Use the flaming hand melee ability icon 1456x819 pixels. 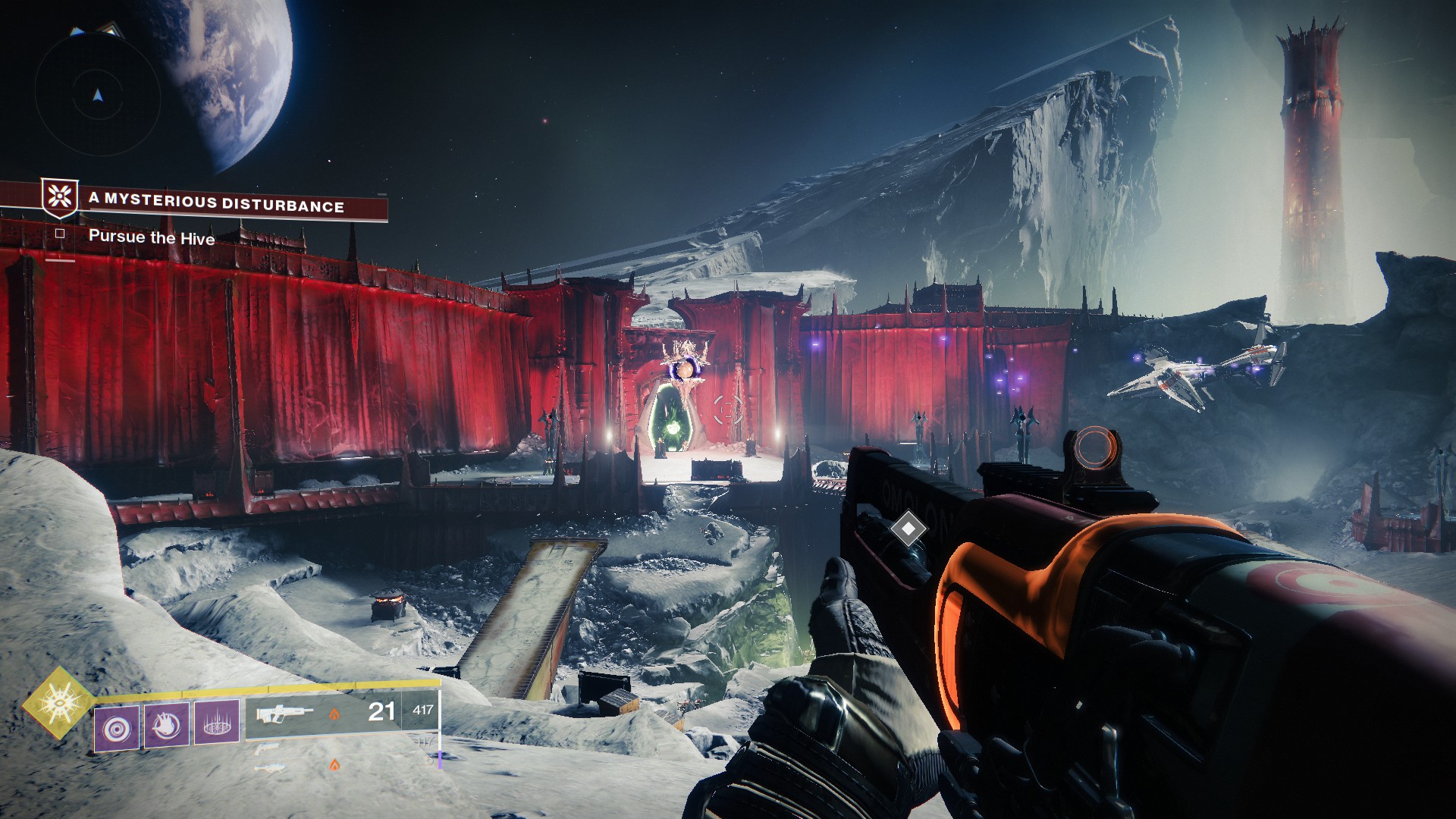click(167, 726)
